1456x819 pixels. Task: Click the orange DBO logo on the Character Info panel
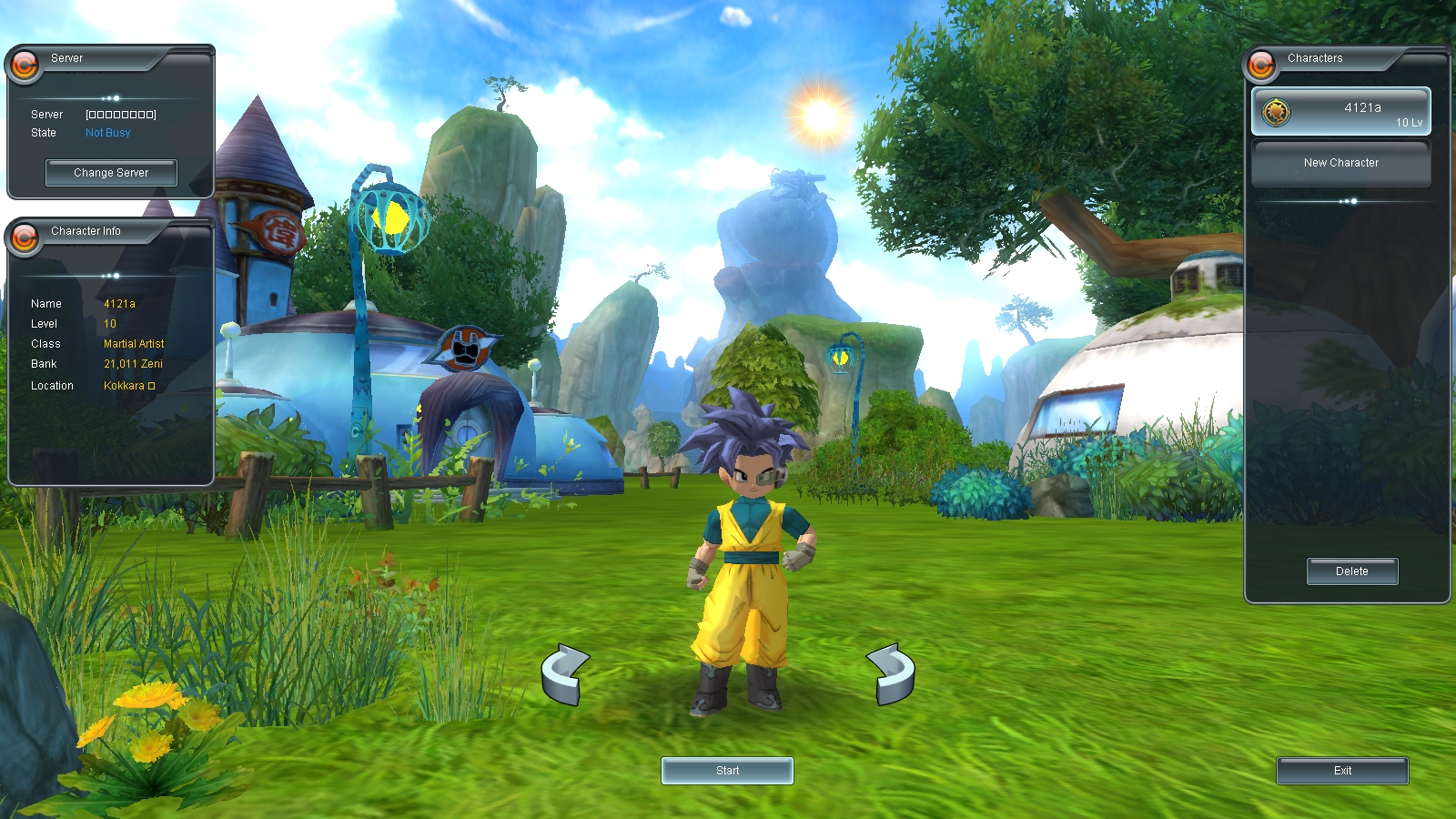[x=24, y=234]
